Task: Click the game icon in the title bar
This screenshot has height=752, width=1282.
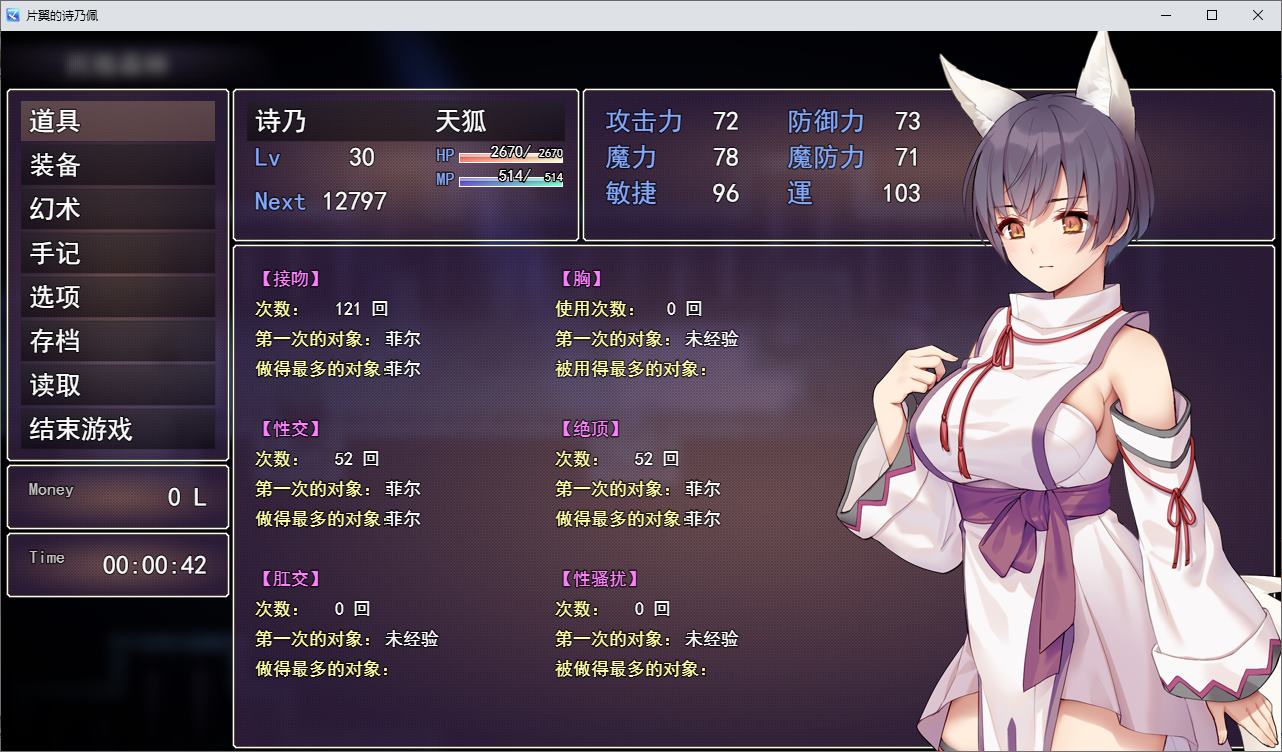Action: 11,14
